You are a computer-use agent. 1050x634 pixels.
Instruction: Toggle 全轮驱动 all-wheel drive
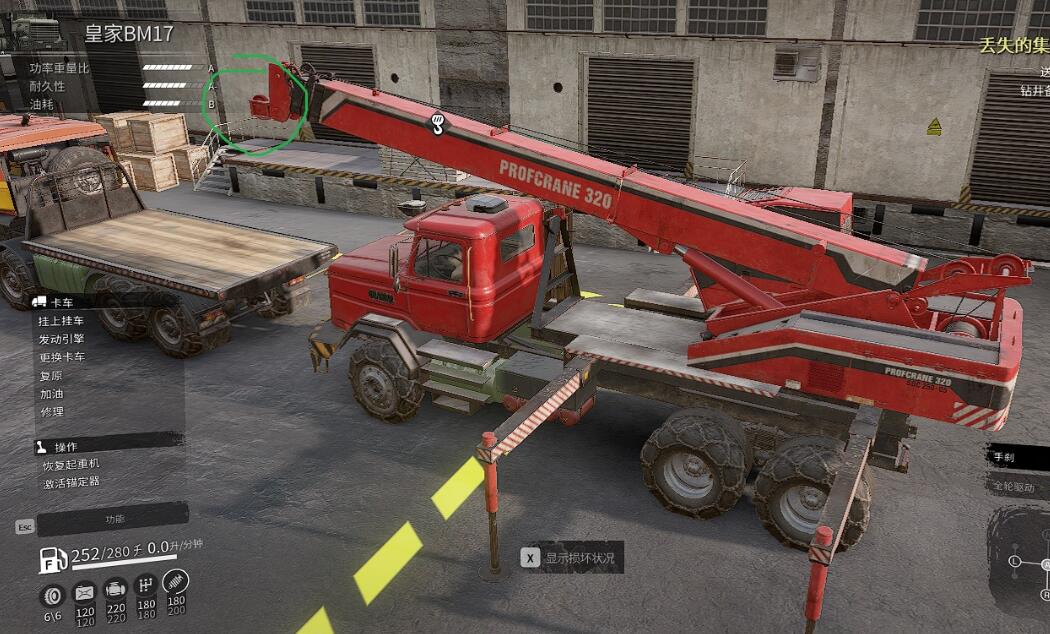tap(1015, 487)
